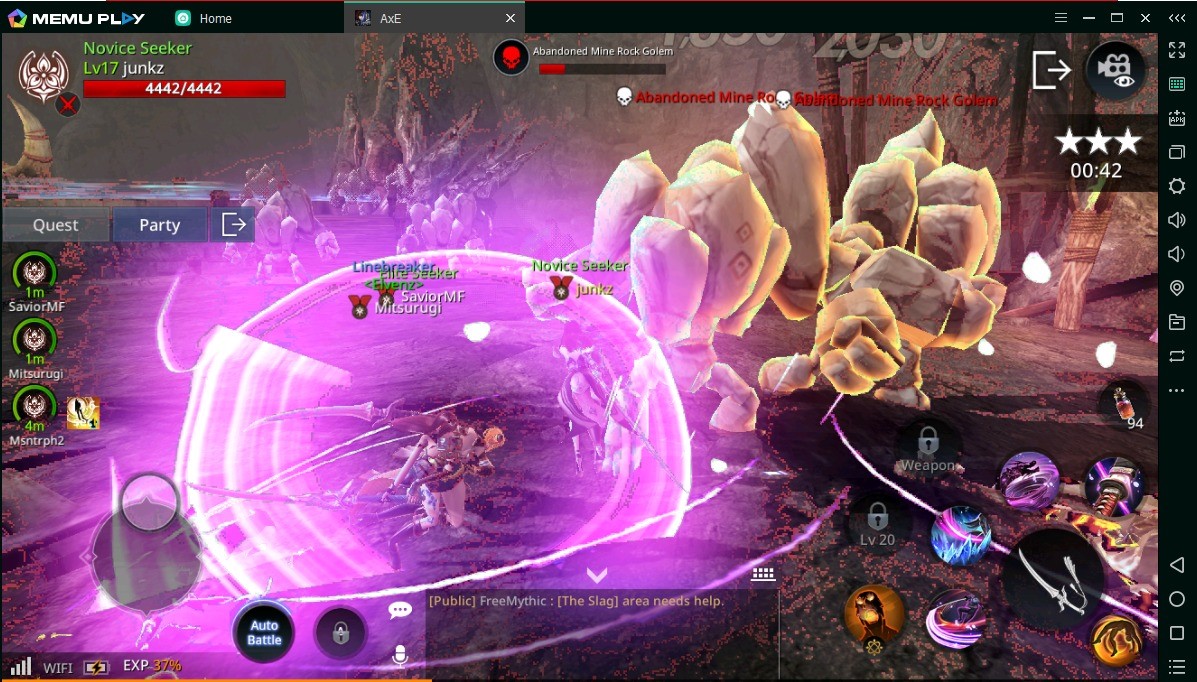Activate the microphone voice chat

click(x=400, y=655)
